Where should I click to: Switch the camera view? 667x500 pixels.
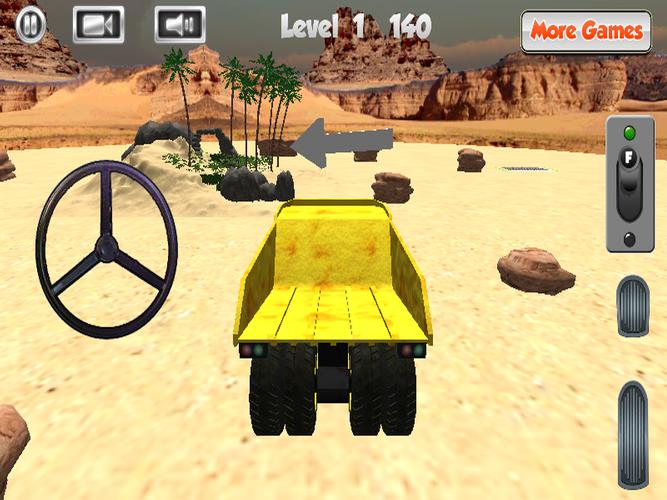[x=98, y=24]
